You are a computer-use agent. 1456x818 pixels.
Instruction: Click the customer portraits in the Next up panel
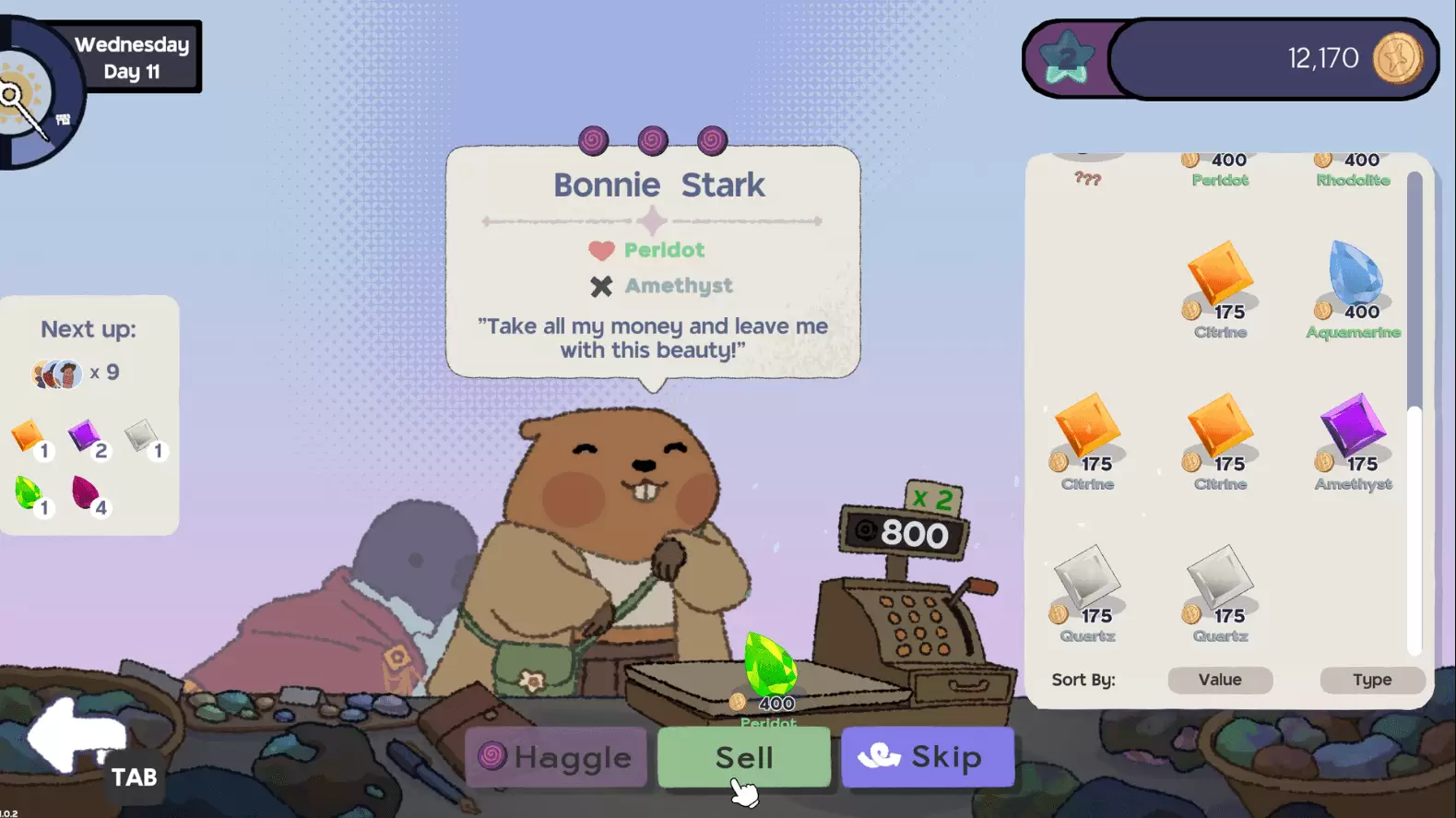(57, 373)
